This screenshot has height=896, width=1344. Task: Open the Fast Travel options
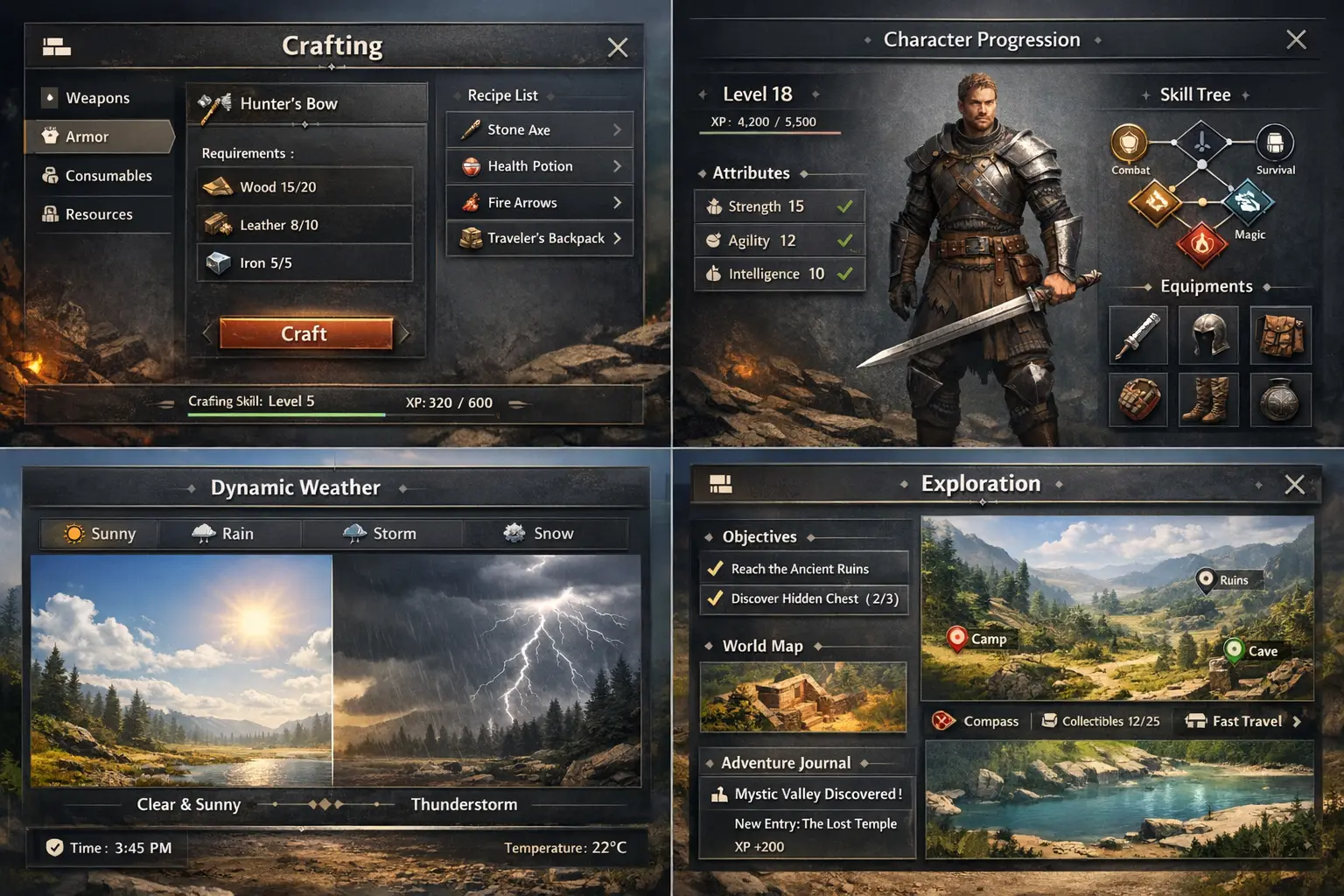coord(1240,721)
